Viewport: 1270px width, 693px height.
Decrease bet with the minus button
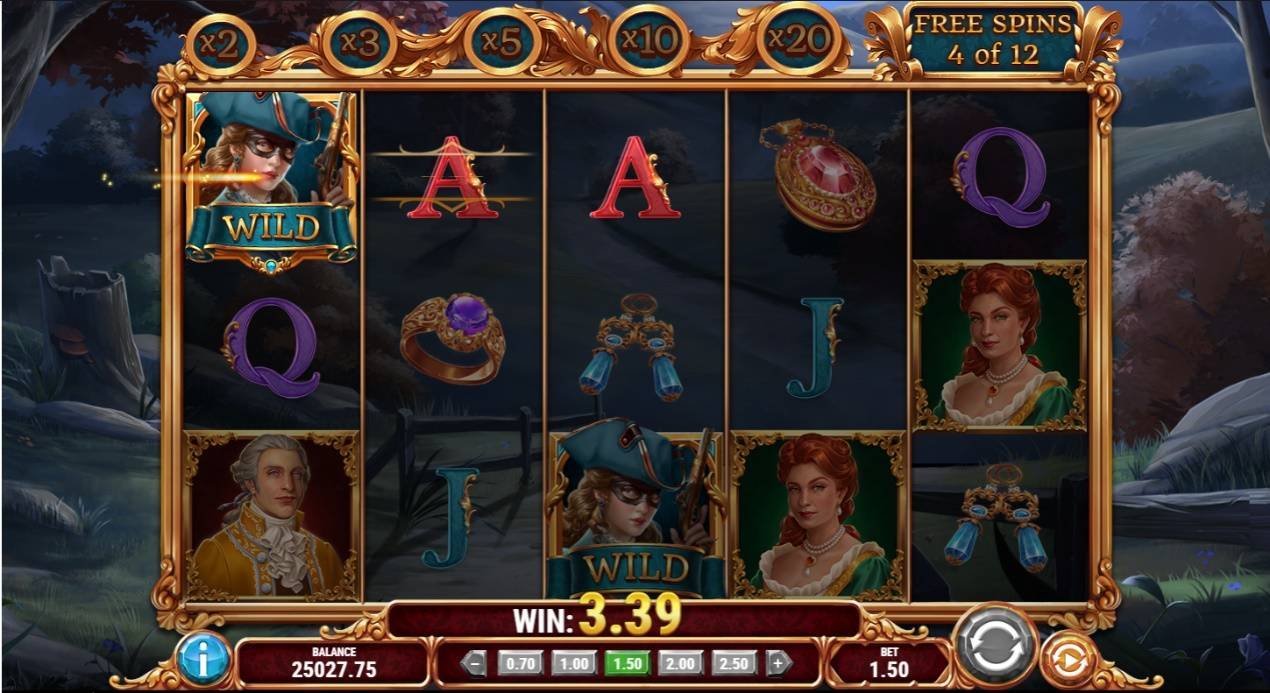(x=476, y=662)
